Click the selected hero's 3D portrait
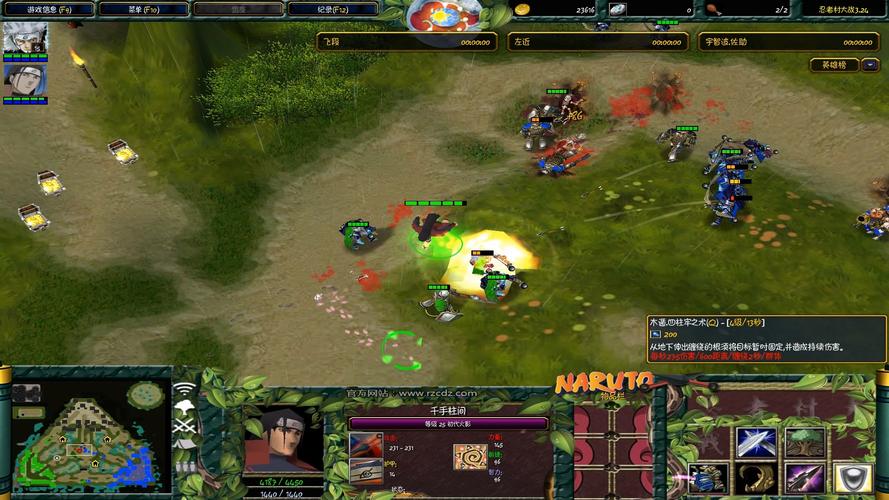 click(283, 438)
